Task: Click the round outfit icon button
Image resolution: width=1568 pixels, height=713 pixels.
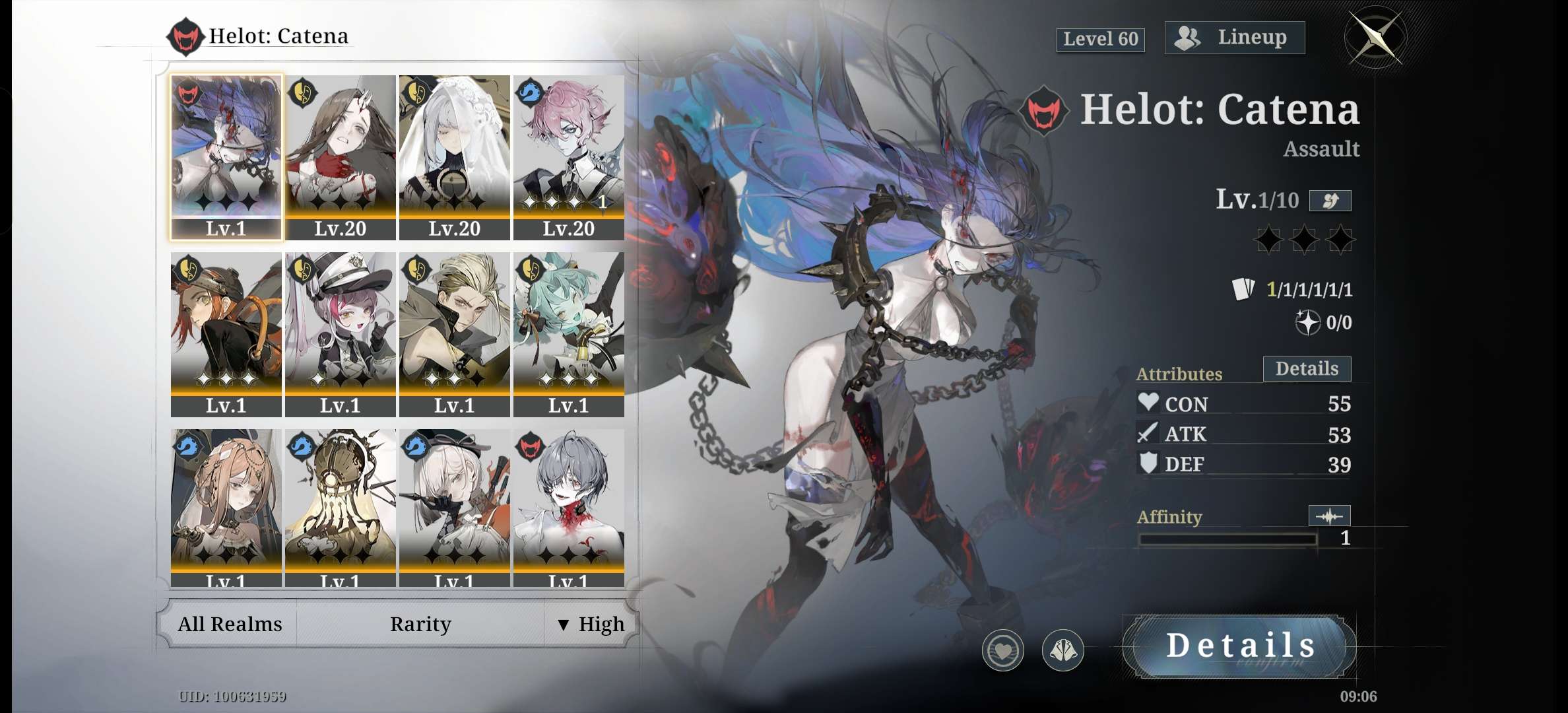Action: click(x=1062, y=650)
